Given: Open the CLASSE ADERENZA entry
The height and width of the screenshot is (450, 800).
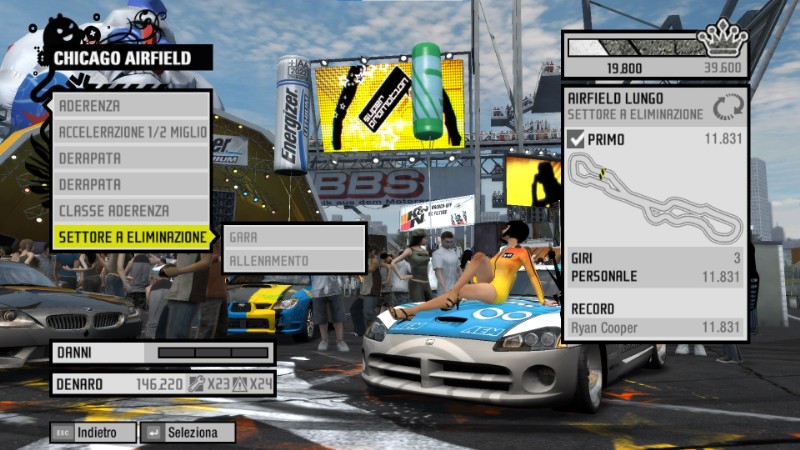Looking at the screenshot, I should [x=132, y=211].
